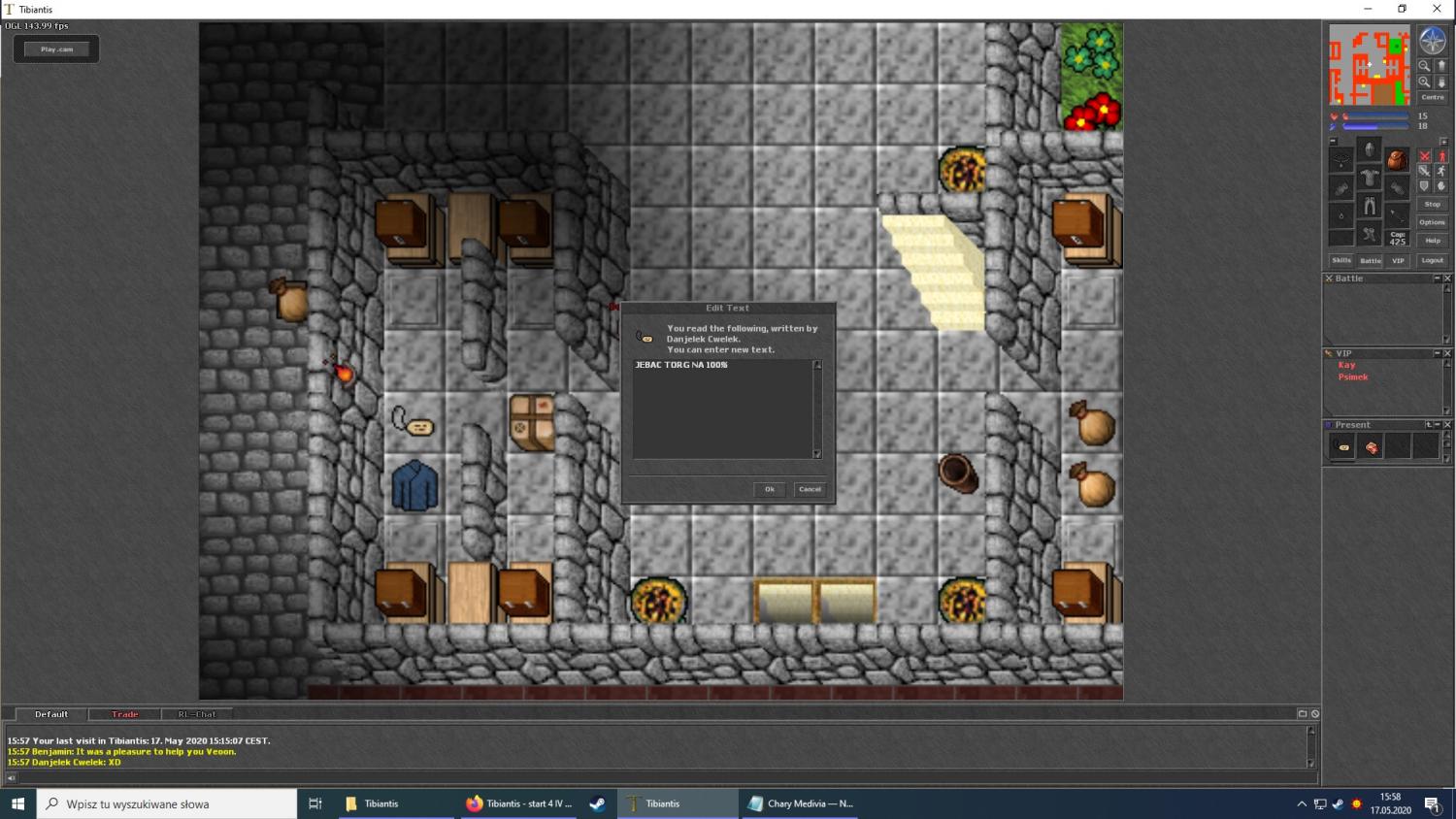The width and height of the screenshot is (1456, 819).
Task: Select the meat item in Present container
Action: tap(1371, 447)
